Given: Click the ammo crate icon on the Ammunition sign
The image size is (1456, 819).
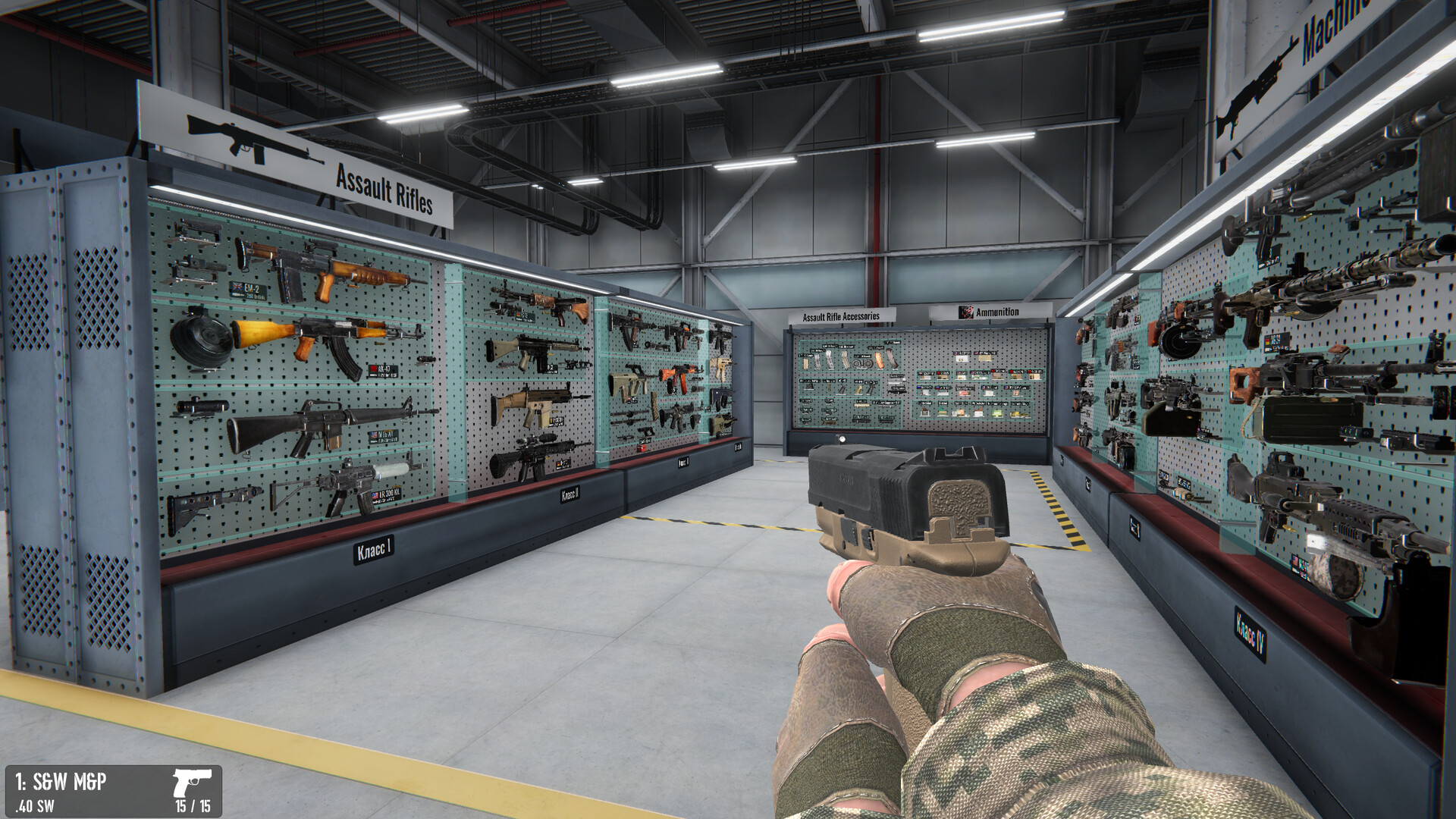Looking at the screenshot, I should [966, 312].
